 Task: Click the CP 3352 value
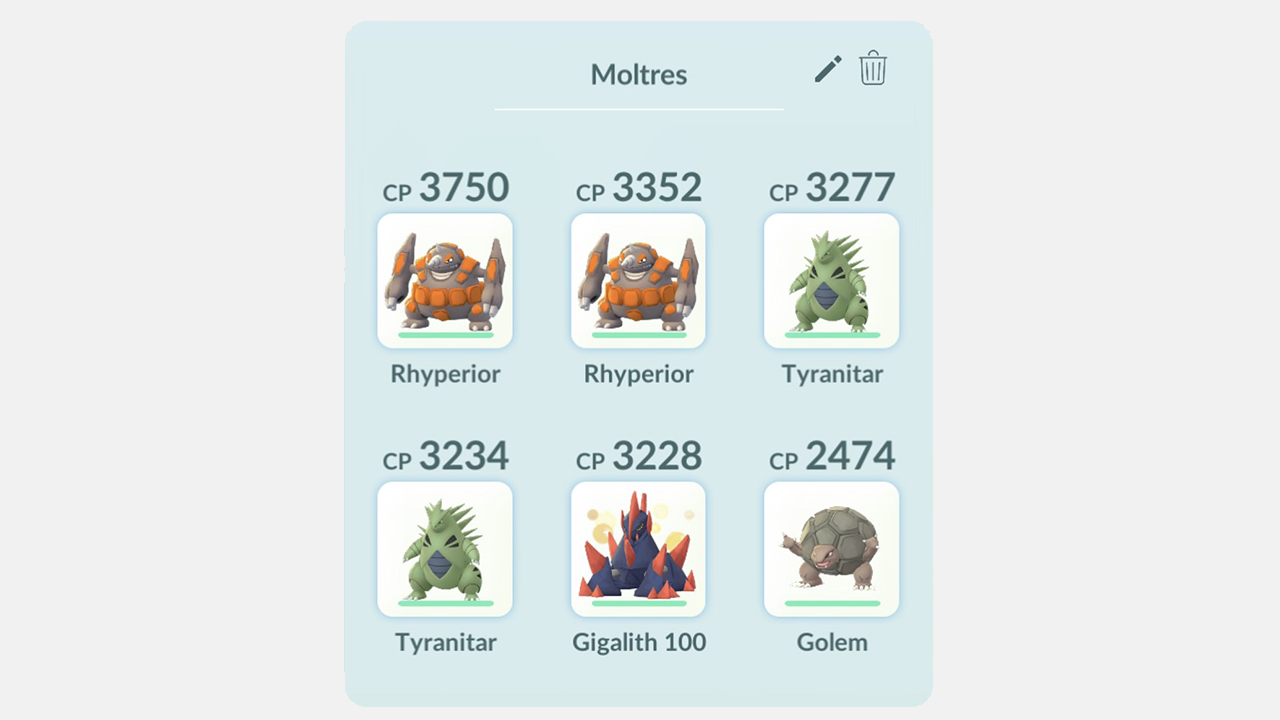point(638,188)
